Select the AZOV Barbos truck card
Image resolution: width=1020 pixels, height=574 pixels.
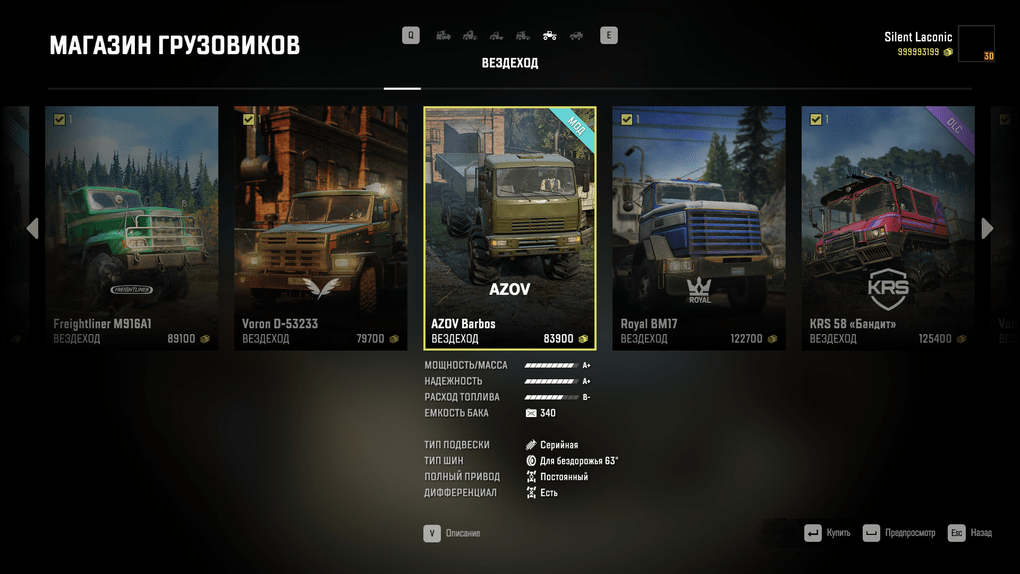(510, 228)
